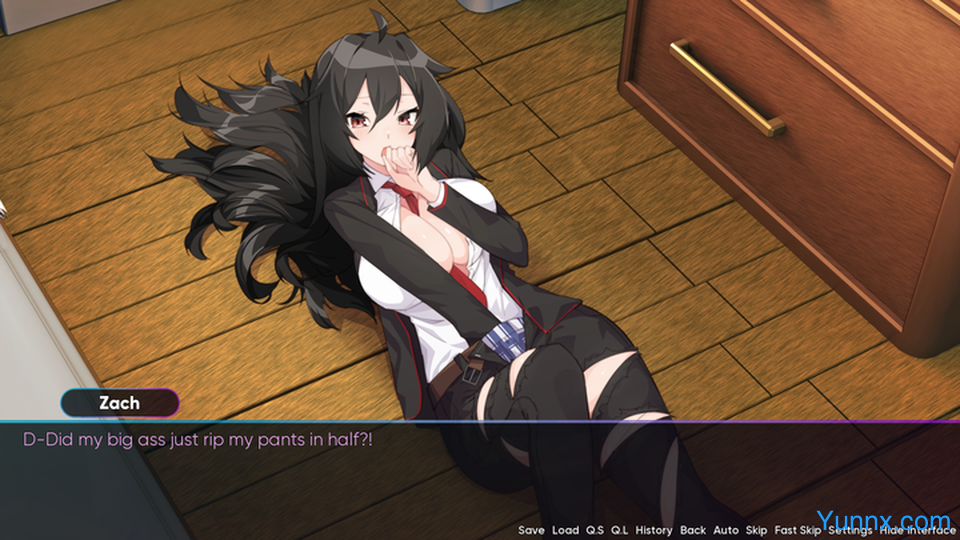Open the Save menu

tap(531, 530)
